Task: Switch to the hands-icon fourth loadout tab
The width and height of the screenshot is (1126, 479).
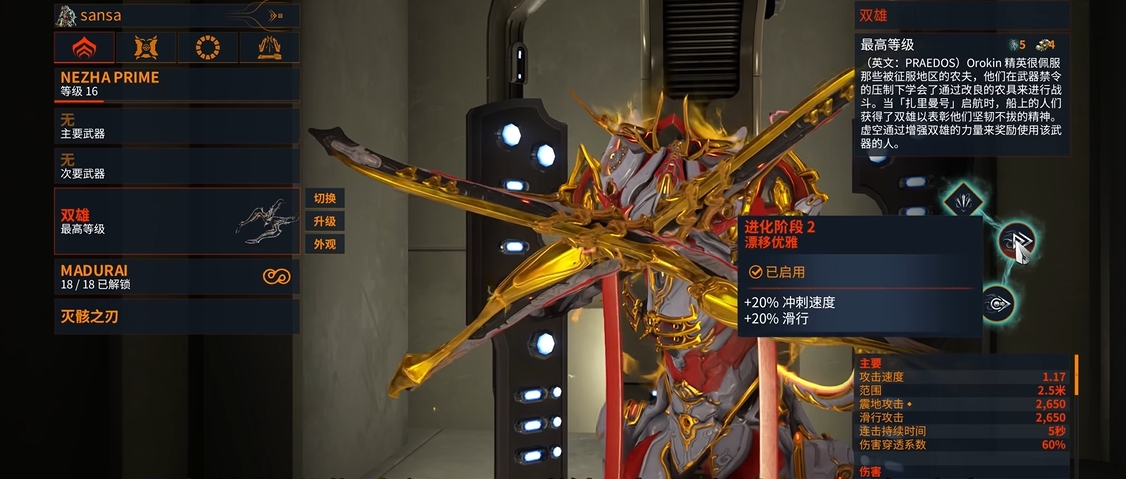Action: [x=269, y=47]
